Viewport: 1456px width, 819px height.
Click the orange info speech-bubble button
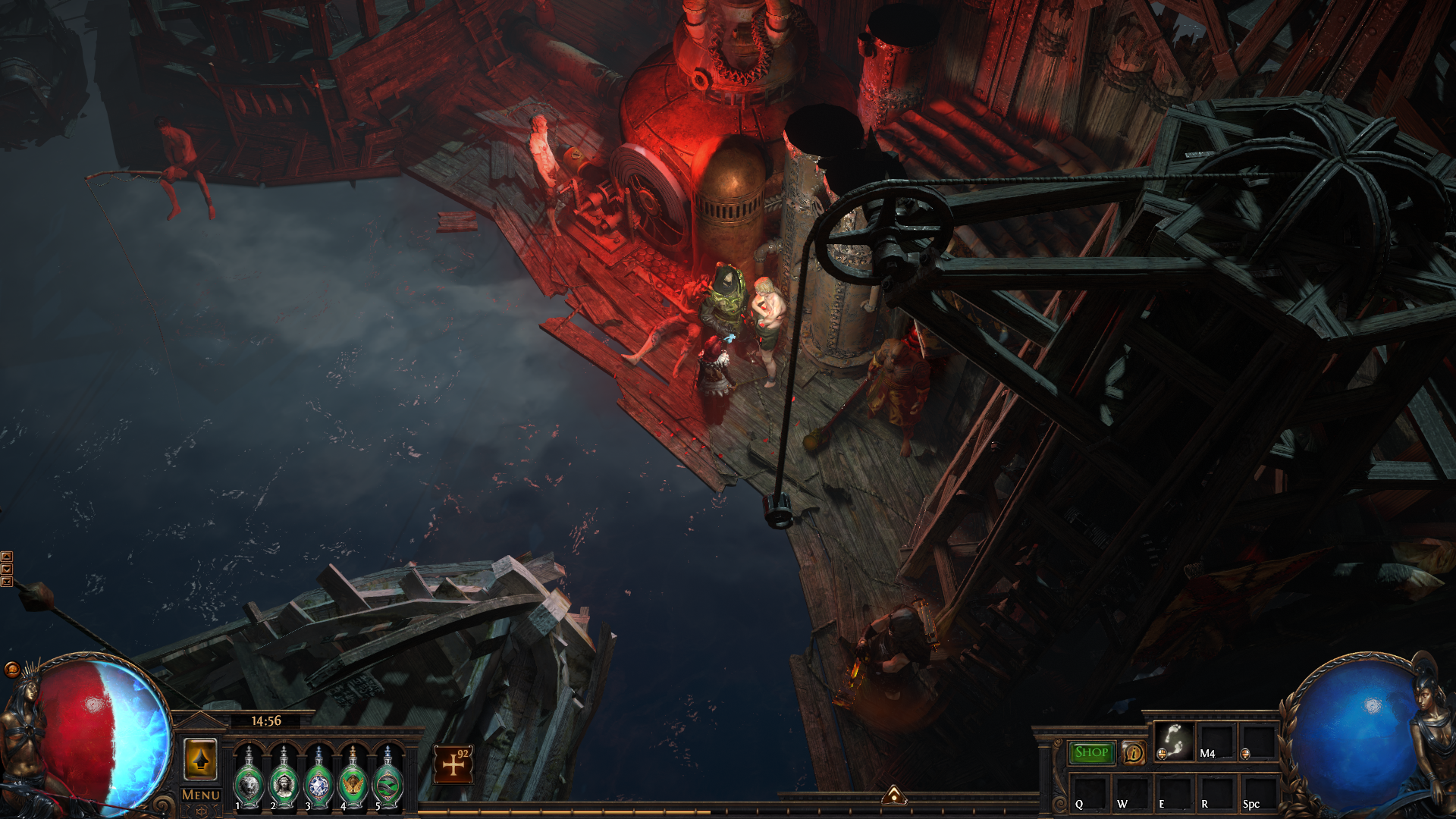1134,753
